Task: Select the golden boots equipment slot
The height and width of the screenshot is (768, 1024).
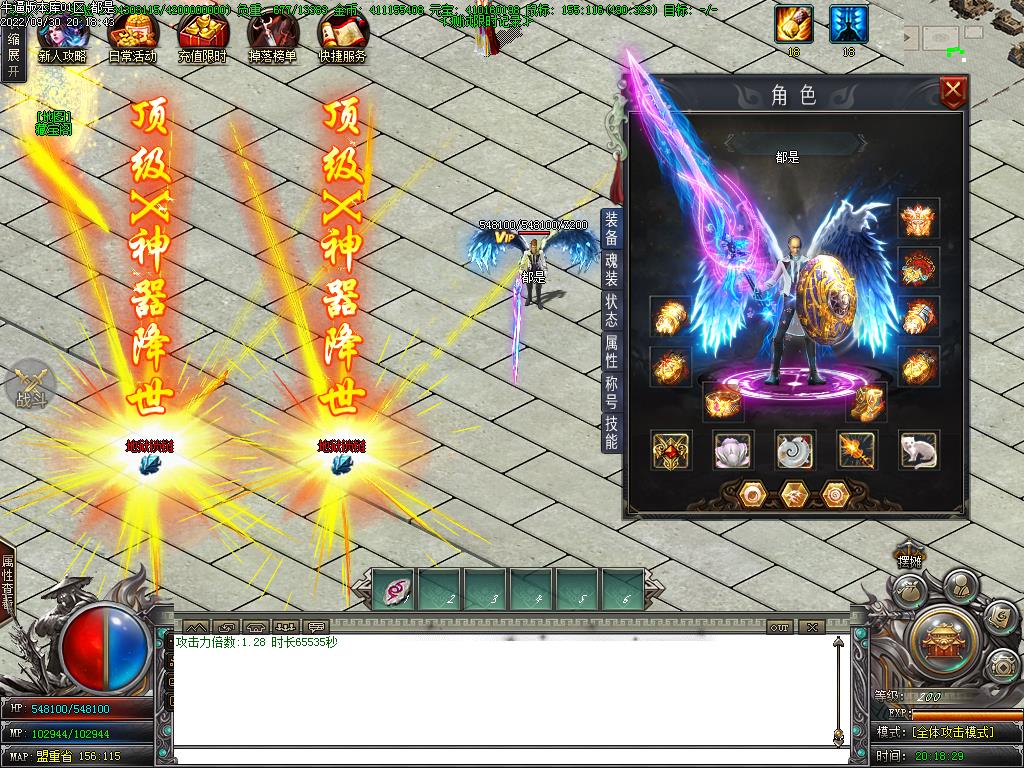Action: coord(866,402)
